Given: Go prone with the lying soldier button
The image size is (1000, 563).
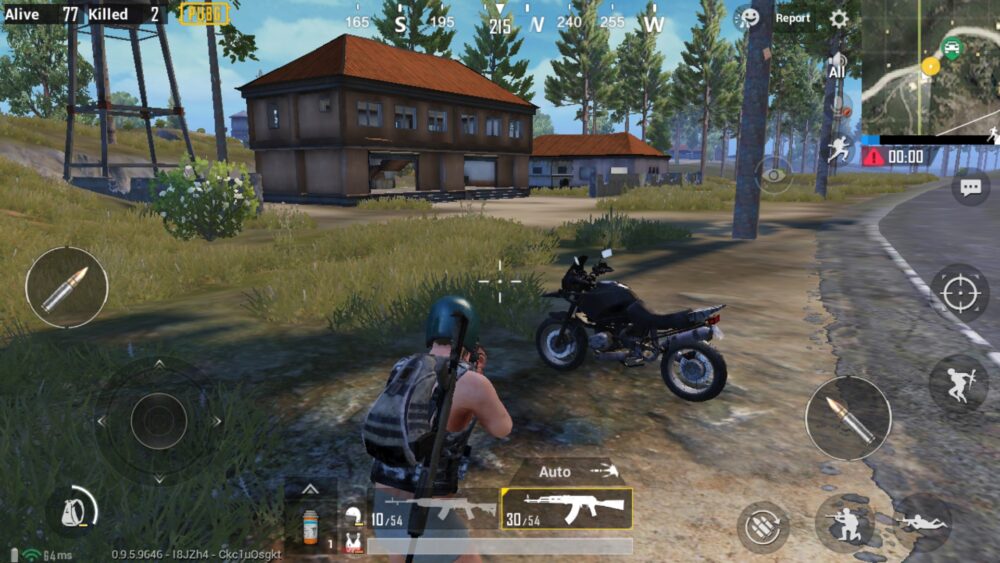Looking at the screenshot, I should pos(921,522).
